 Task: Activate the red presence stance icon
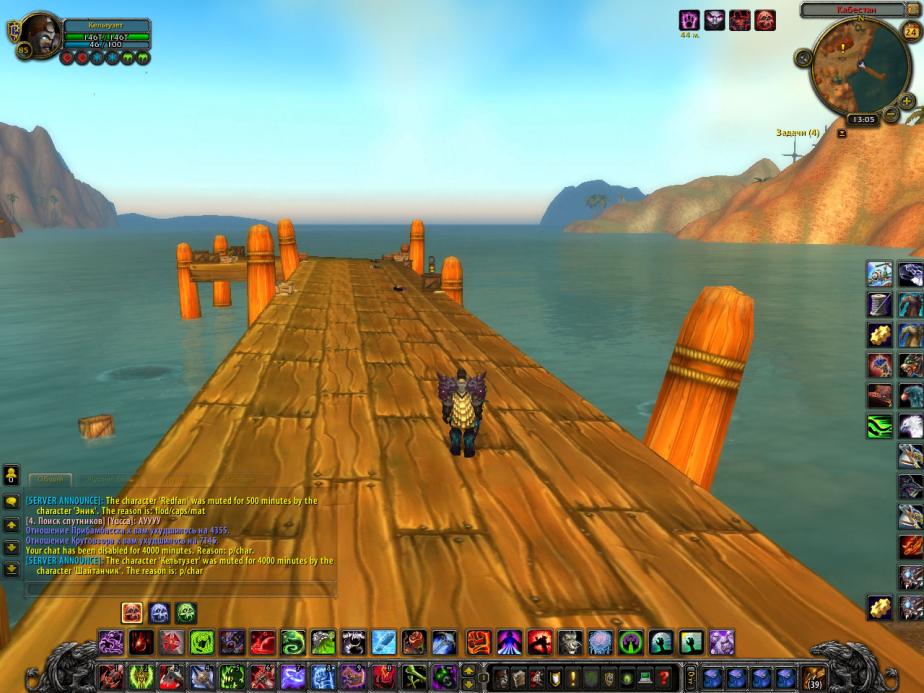point(132,613)
